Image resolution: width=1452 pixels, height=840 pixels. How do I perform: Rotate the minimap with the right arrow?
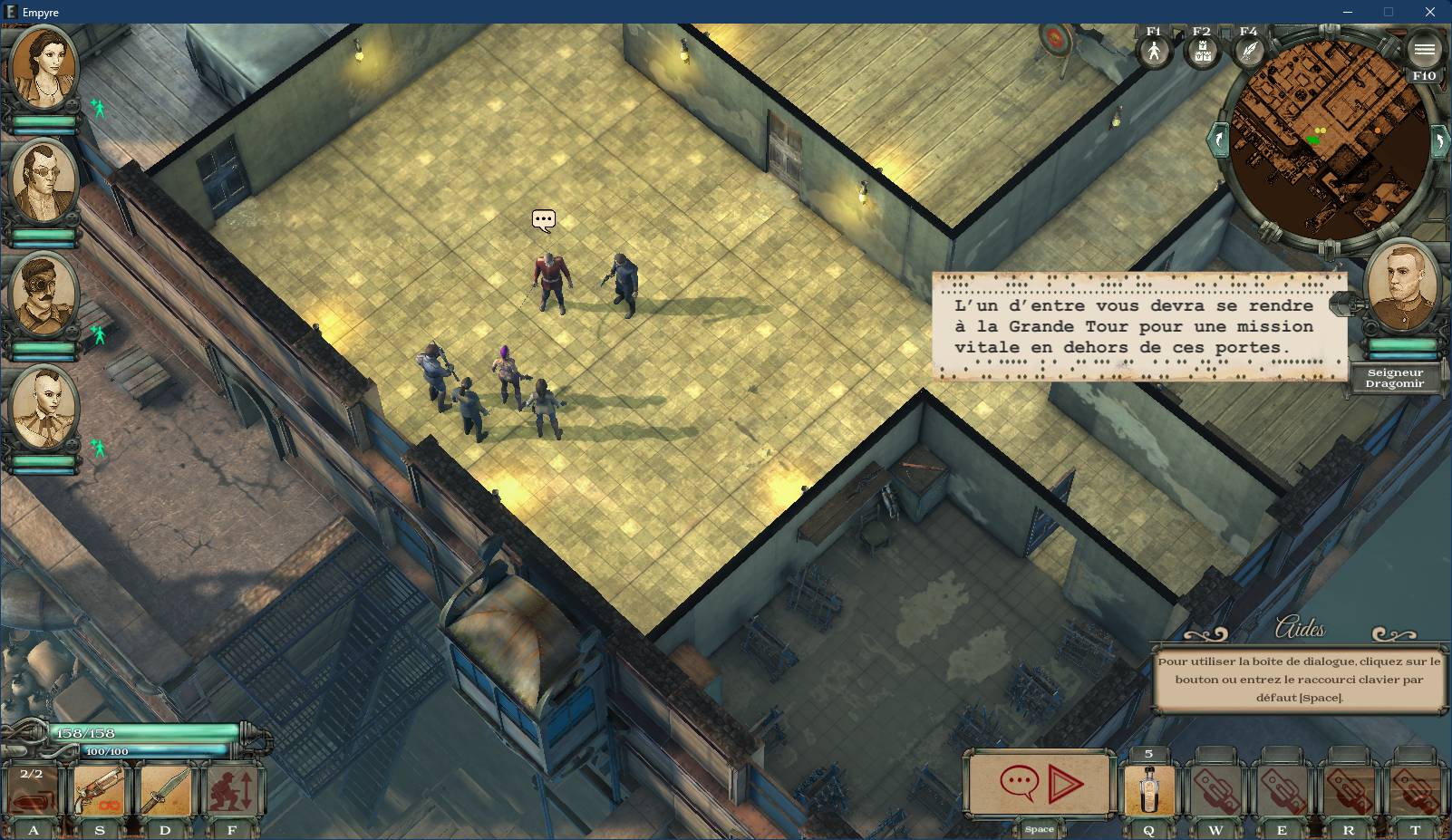click(1438, 142)
